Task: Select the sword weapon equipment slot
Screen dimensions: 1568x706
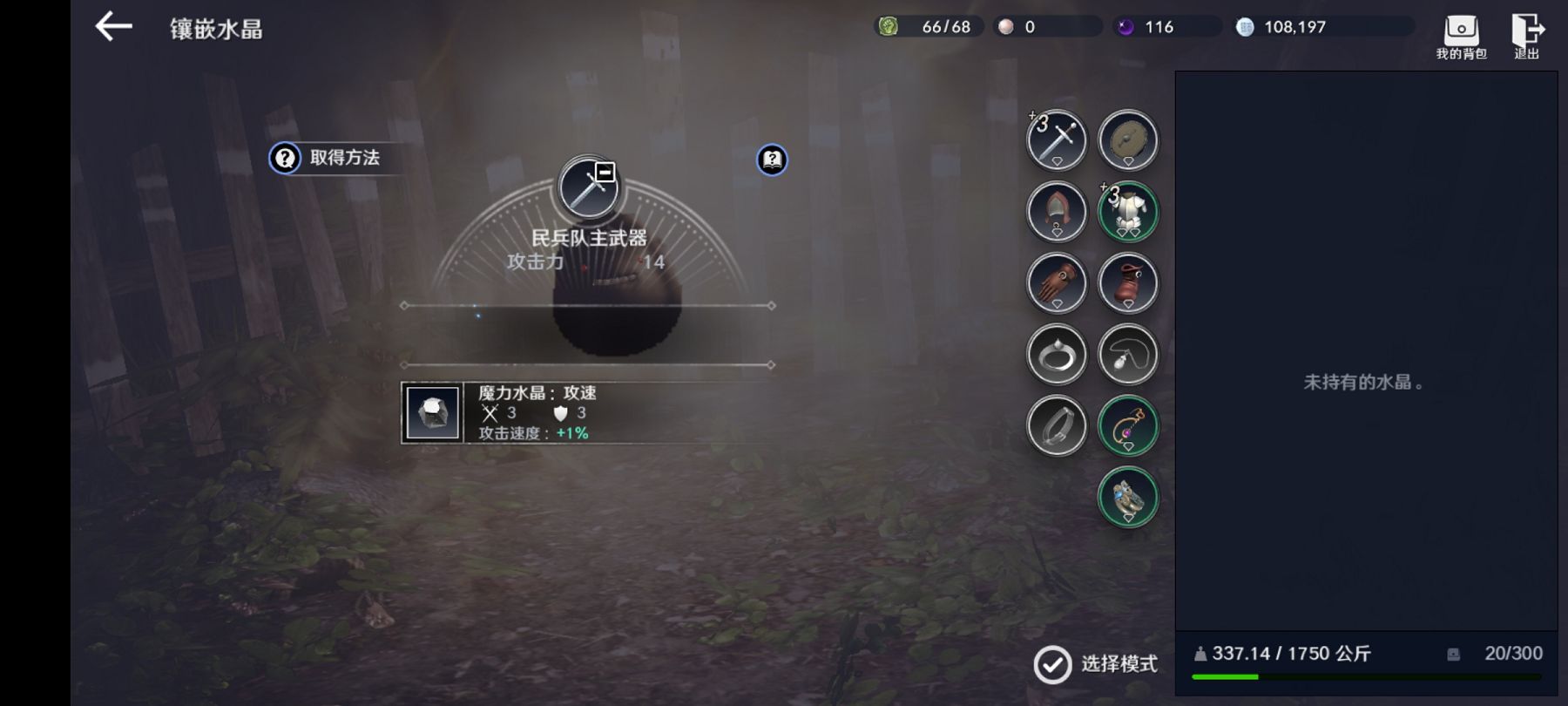Action: tap(1057, 140)
